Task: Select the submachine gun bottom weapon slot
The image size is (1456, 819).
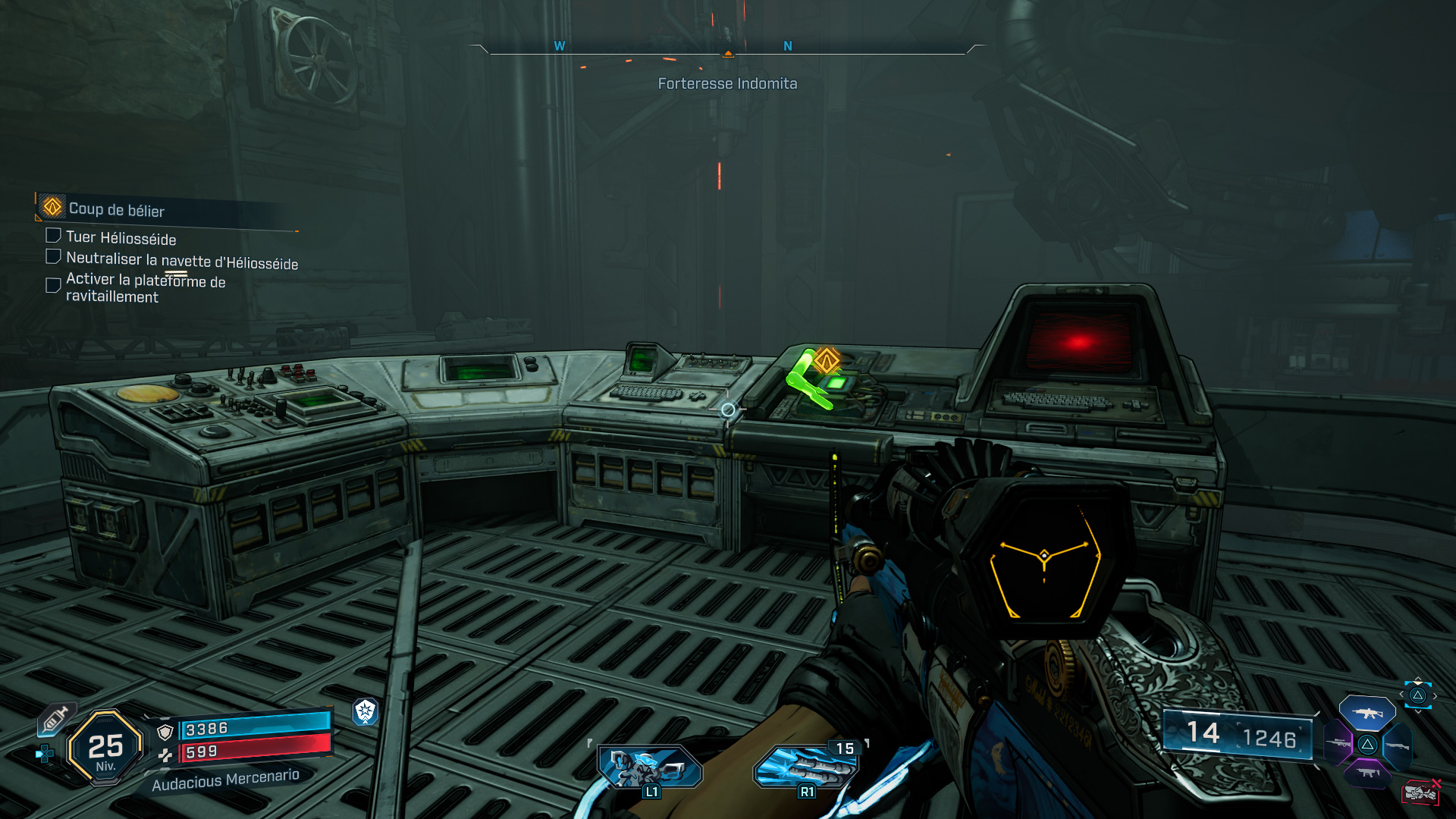Action: point(1367,773)
